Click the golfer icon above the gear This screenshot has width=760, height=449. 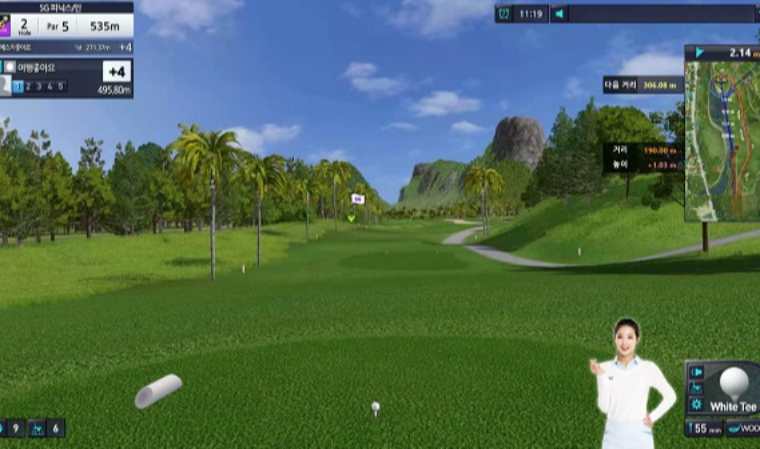click(697, 388)
